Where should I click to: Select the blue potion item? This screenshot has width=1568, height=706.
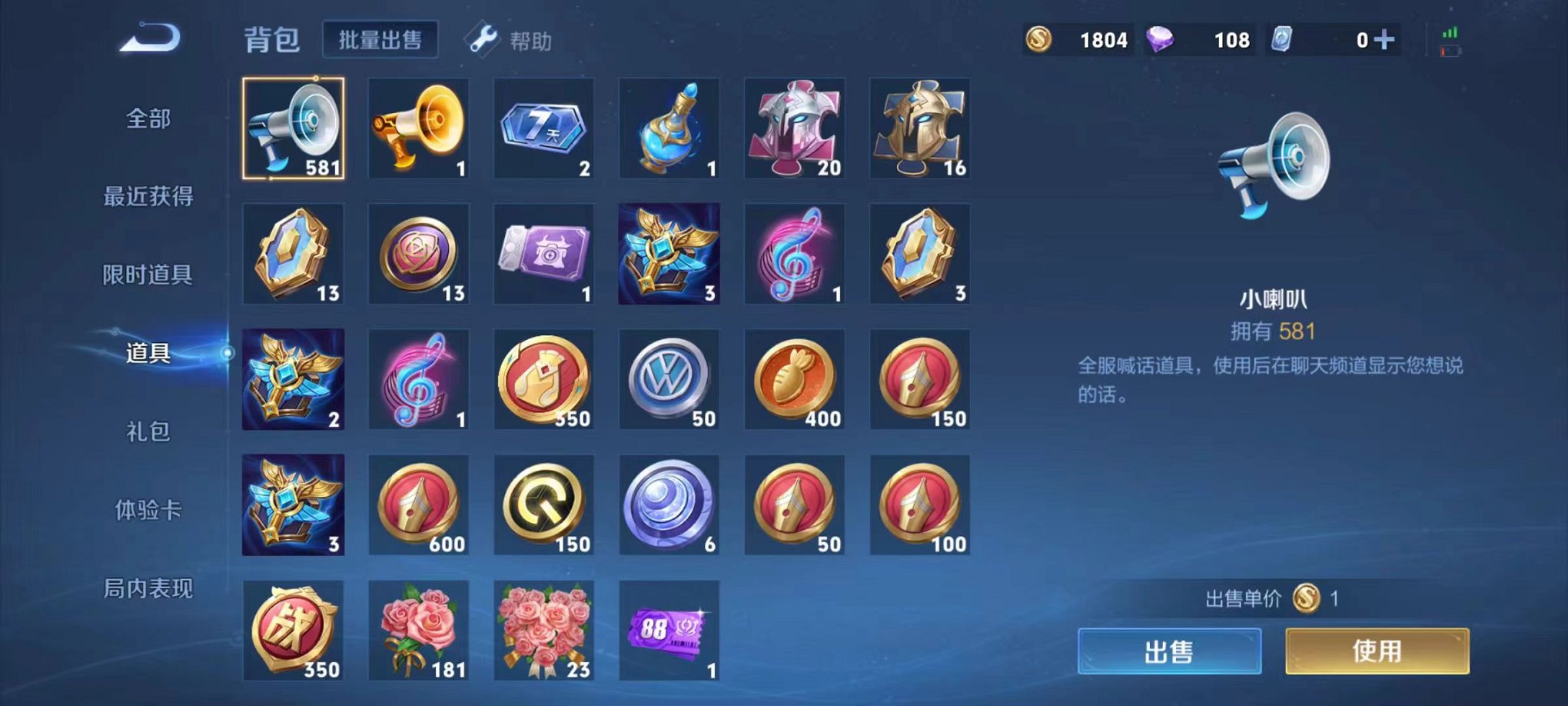[669, 128]
